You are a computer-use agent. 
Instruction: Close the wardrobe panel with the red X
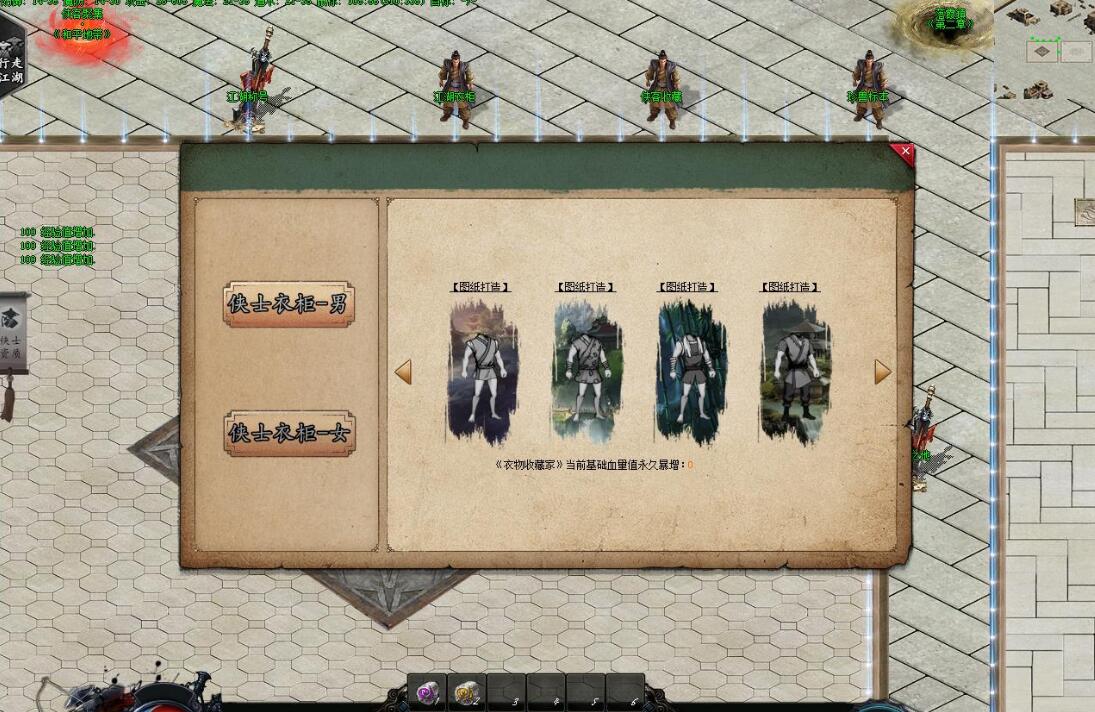pos(904,153)
